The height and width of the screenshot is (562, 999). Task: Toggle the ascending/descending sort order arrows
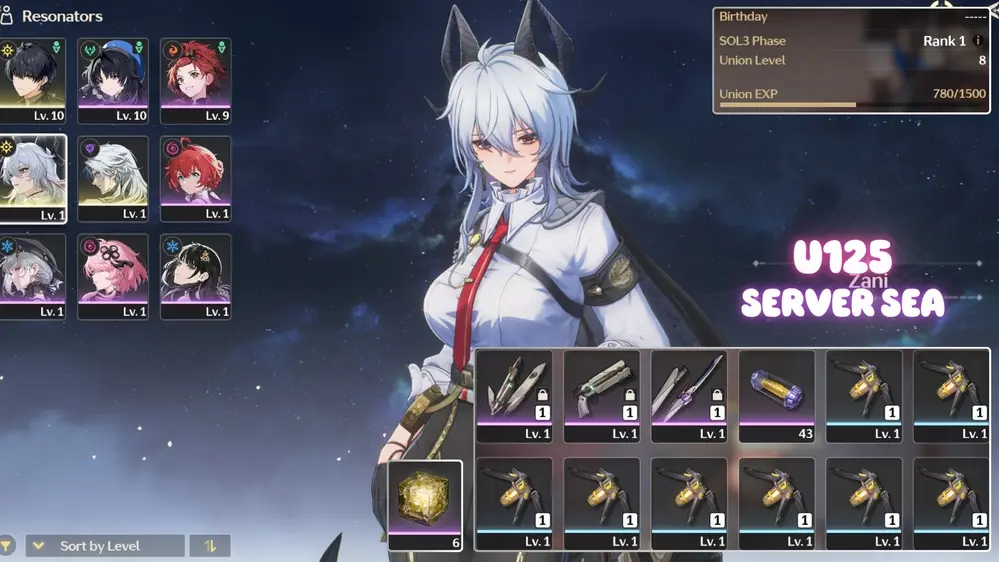click(x=210, y=546)
